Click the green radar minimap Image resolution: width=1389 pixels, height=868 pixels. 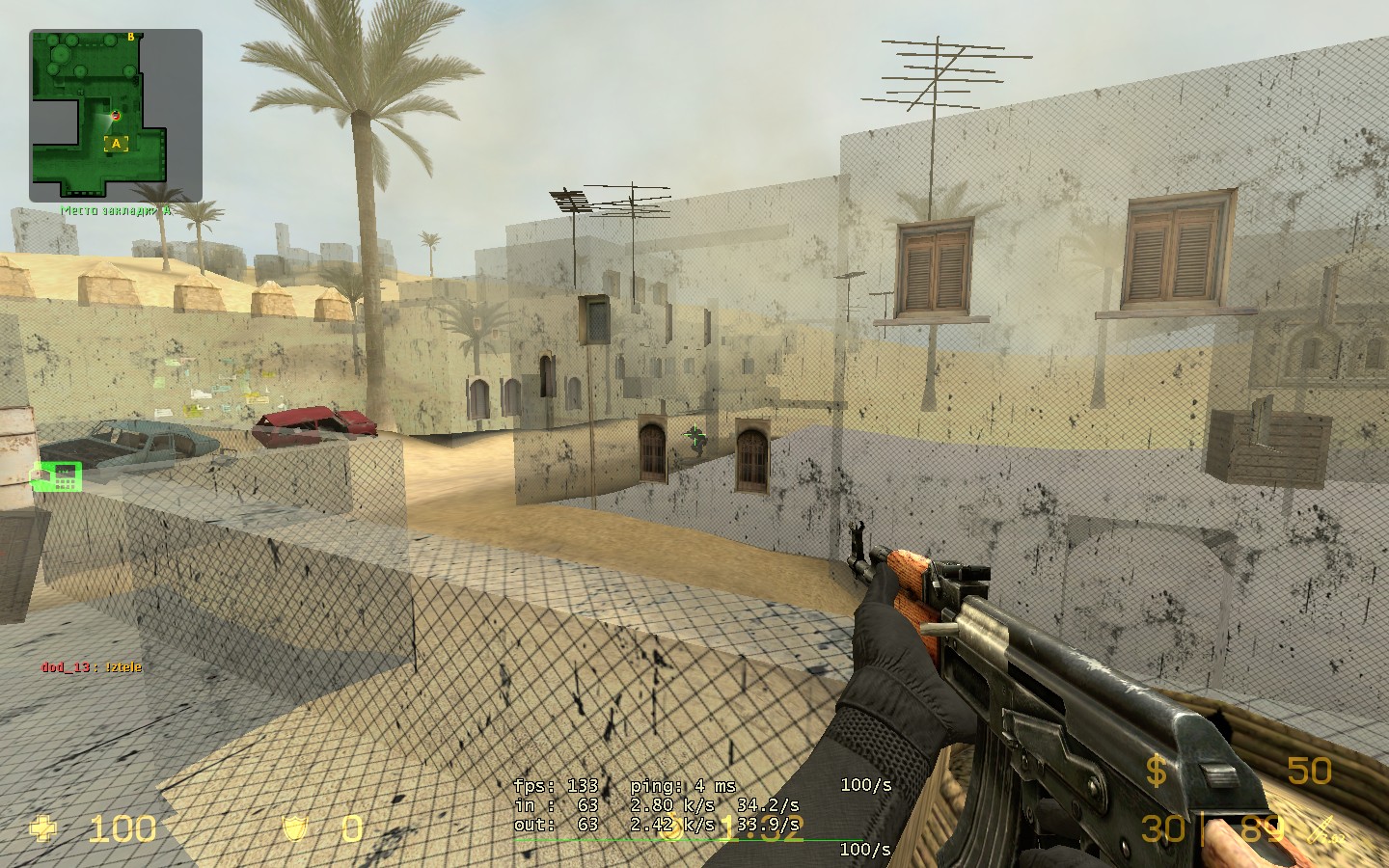(115, 115)
